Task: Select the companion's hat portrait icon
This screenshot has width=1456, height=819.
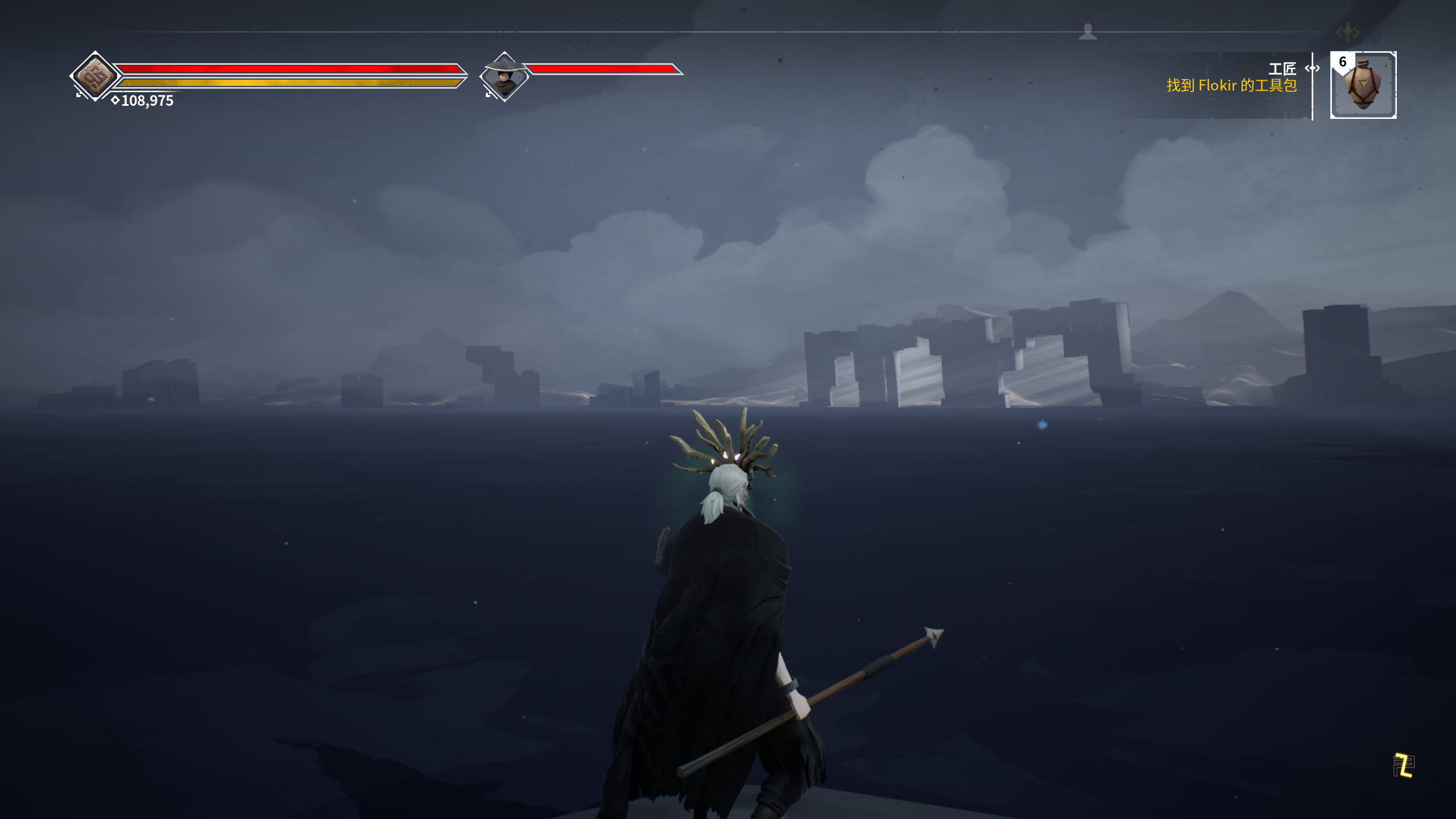Action: (503, 76)
